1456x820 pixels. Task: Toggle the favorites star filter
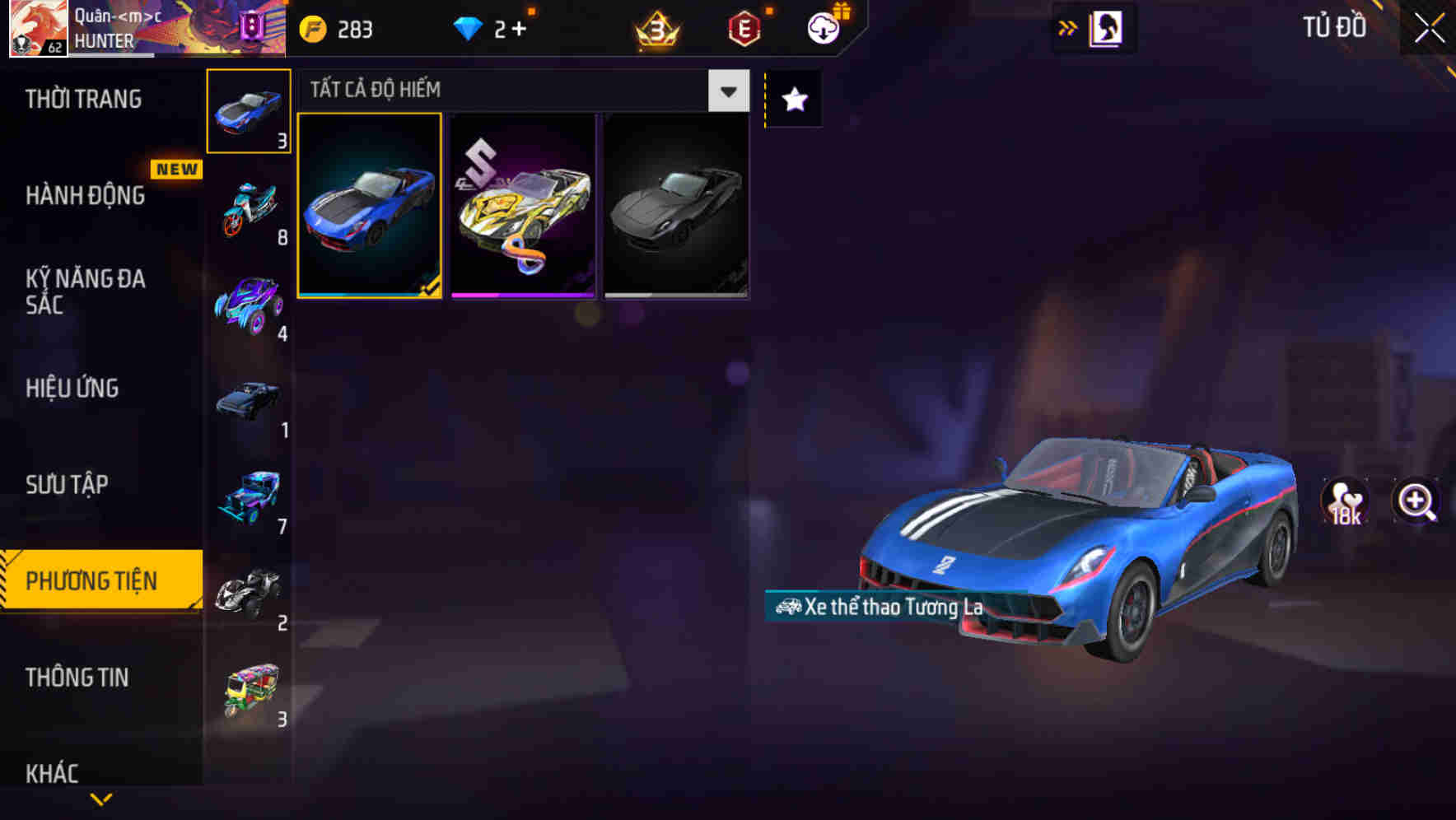(x=793, y=100)
